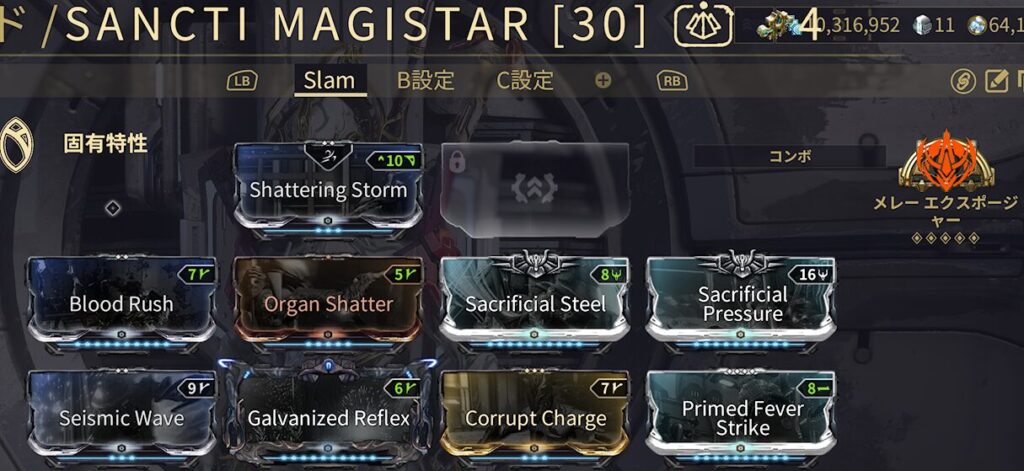Select the Sacrificial Pressure mod card

[x=742, y=302]
